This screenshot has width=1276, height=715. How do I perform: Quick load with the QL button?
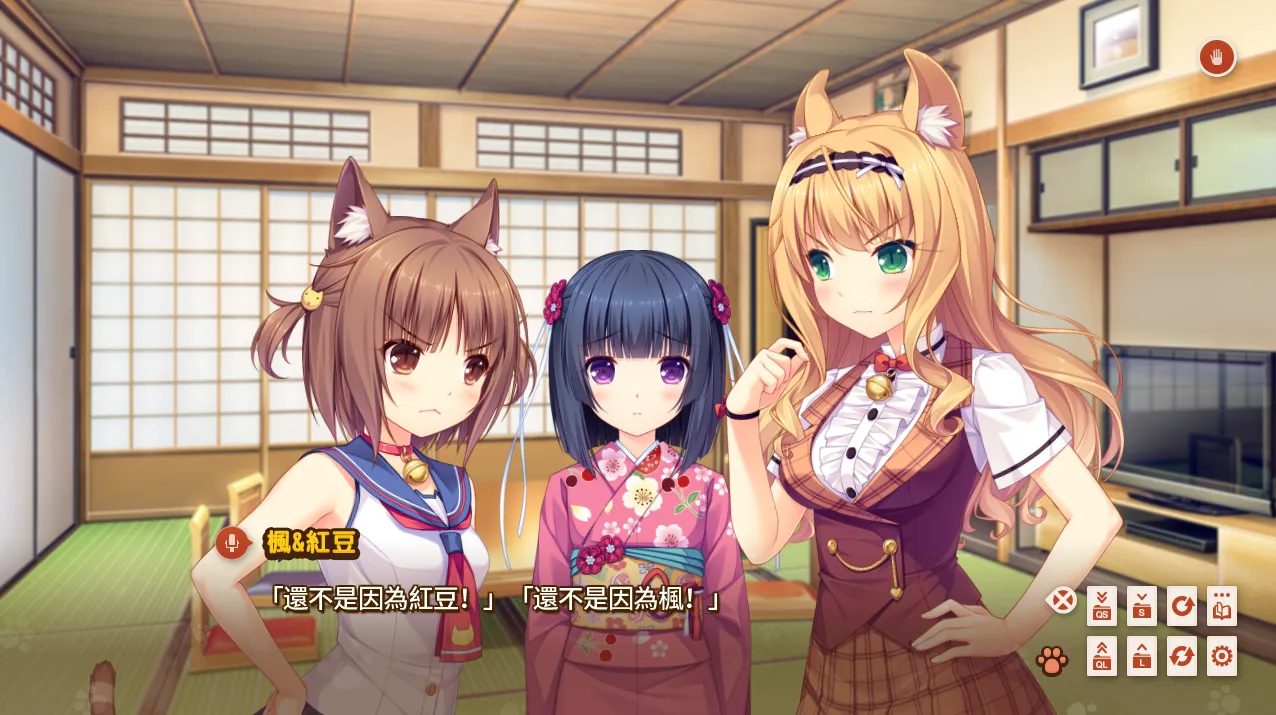click(x=1102, y=656)
